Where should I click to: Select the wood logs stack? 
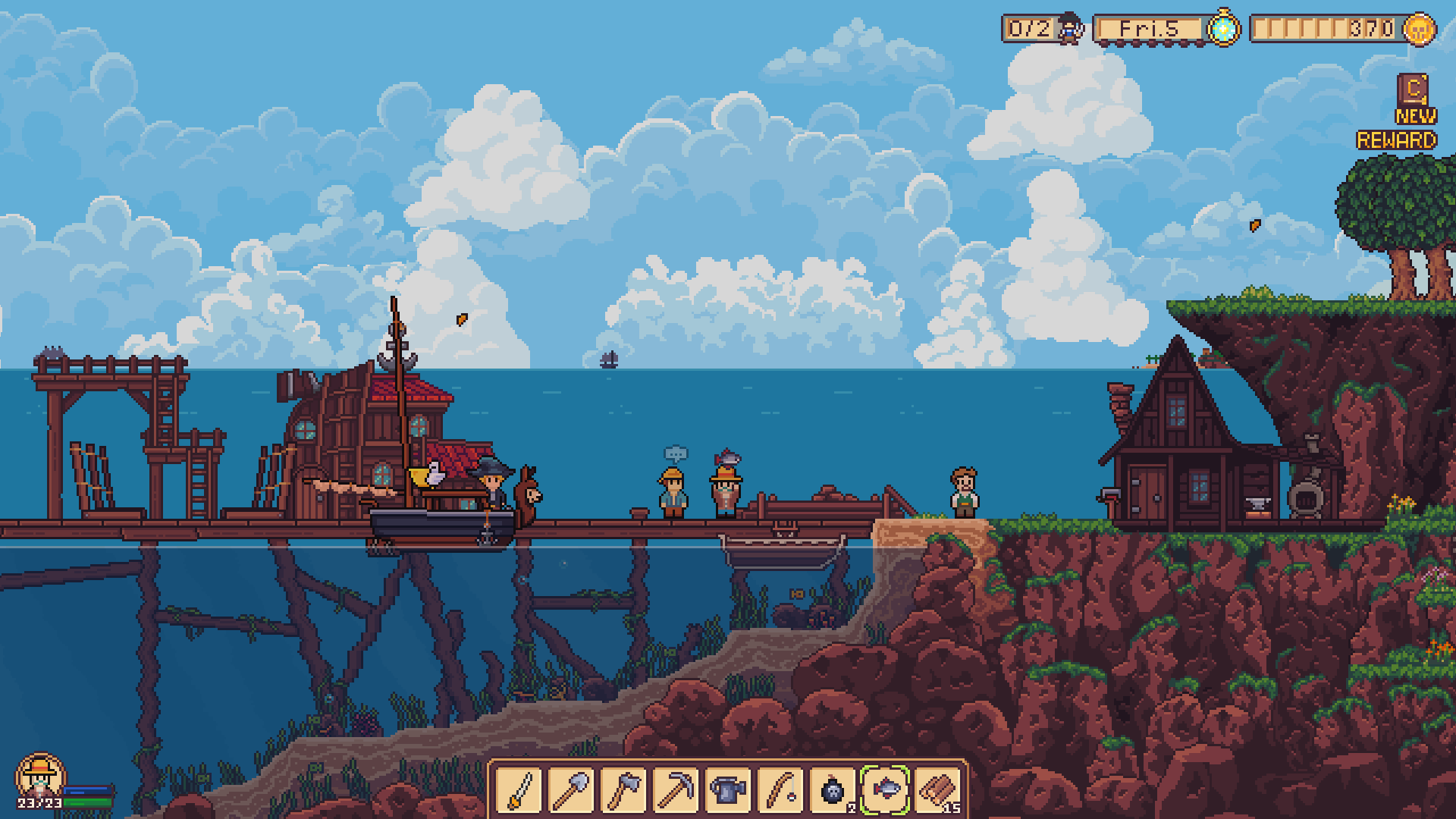click(x=937, y=790)
